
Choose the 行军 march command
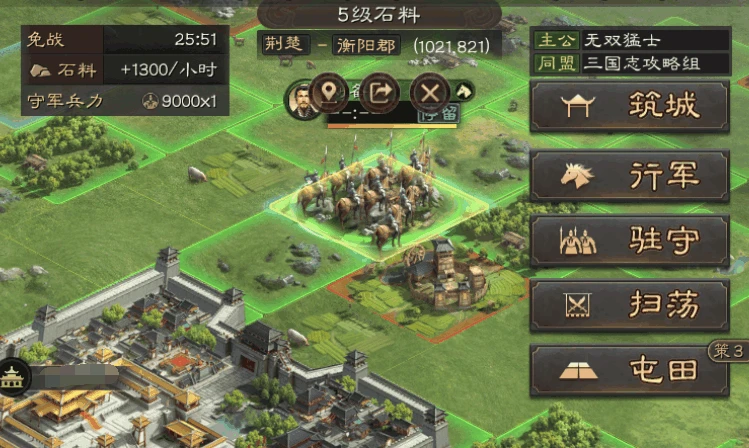coord(629,176)
